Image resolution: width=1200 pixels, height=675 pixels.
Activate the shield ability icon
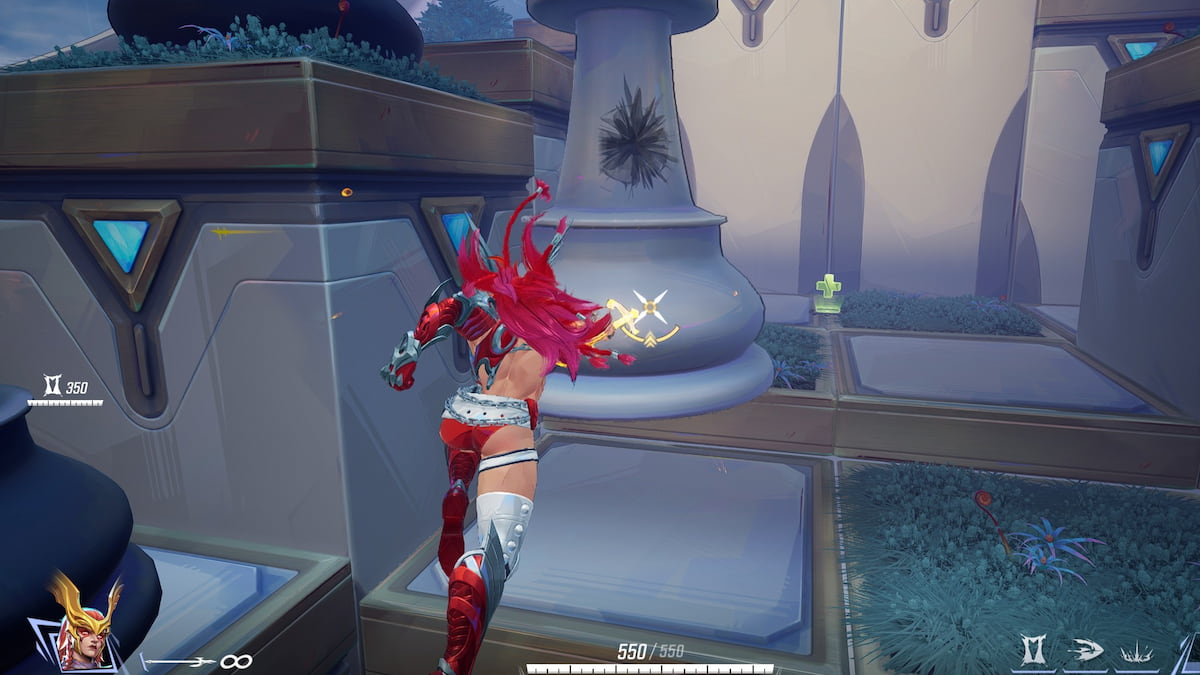[1035, 652]
